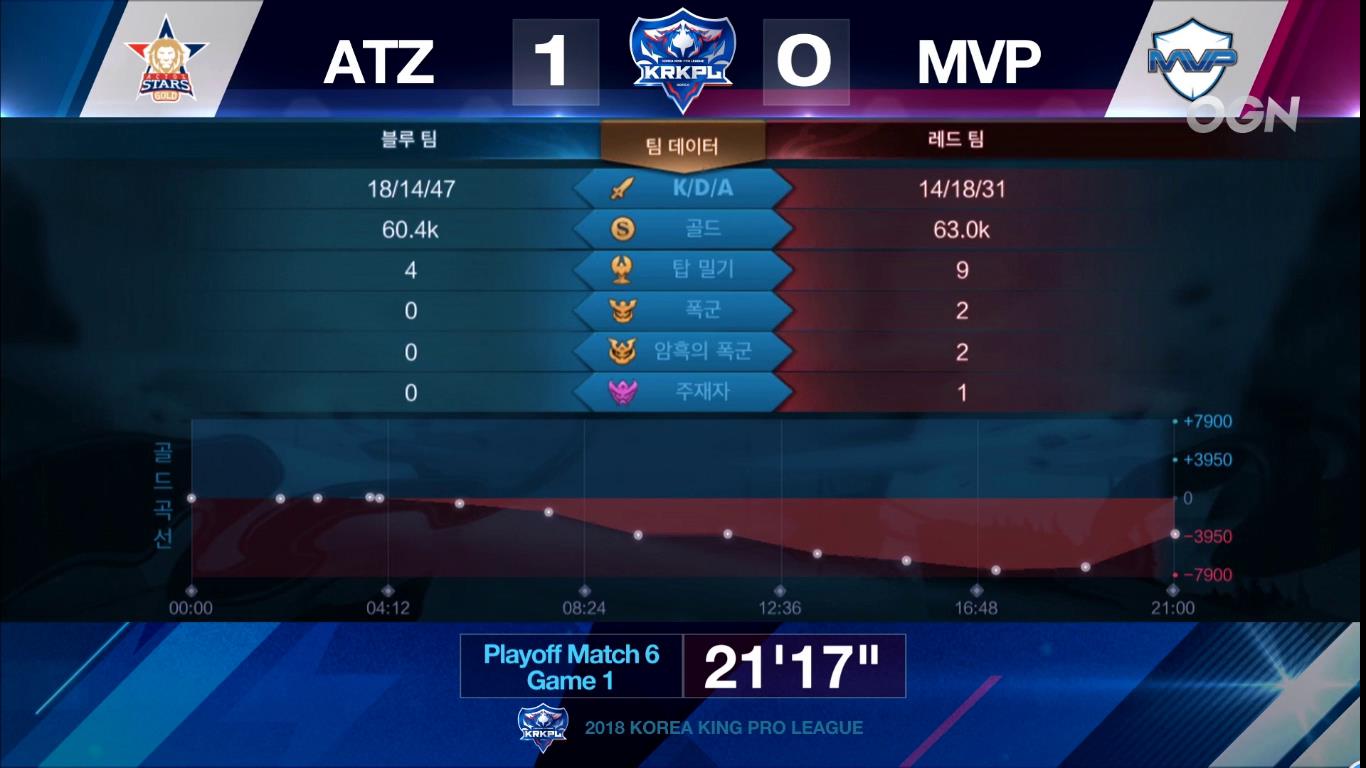This screenshot has height=768, width=1366.
Task: Click the K/D/A sword icon
Action: point(621,187)
